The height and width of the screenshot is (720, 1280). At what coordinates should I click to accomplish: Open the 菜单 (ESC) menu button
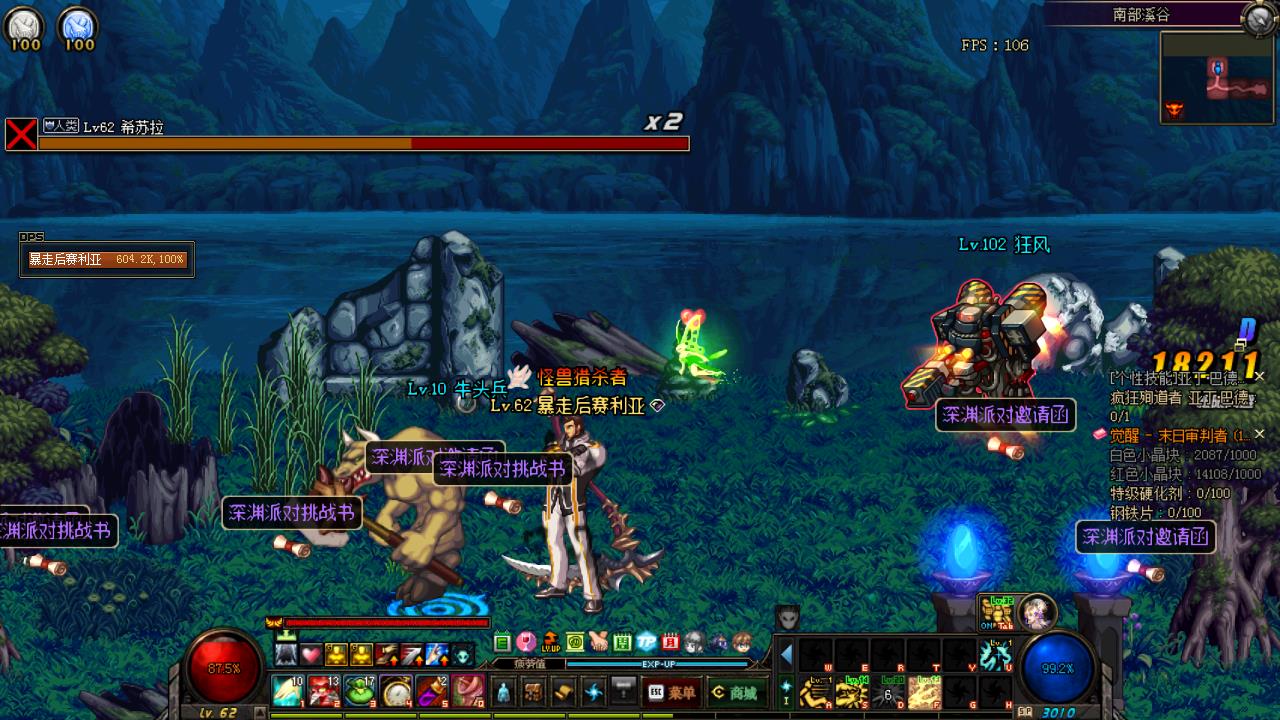click(x=672, y=692)
